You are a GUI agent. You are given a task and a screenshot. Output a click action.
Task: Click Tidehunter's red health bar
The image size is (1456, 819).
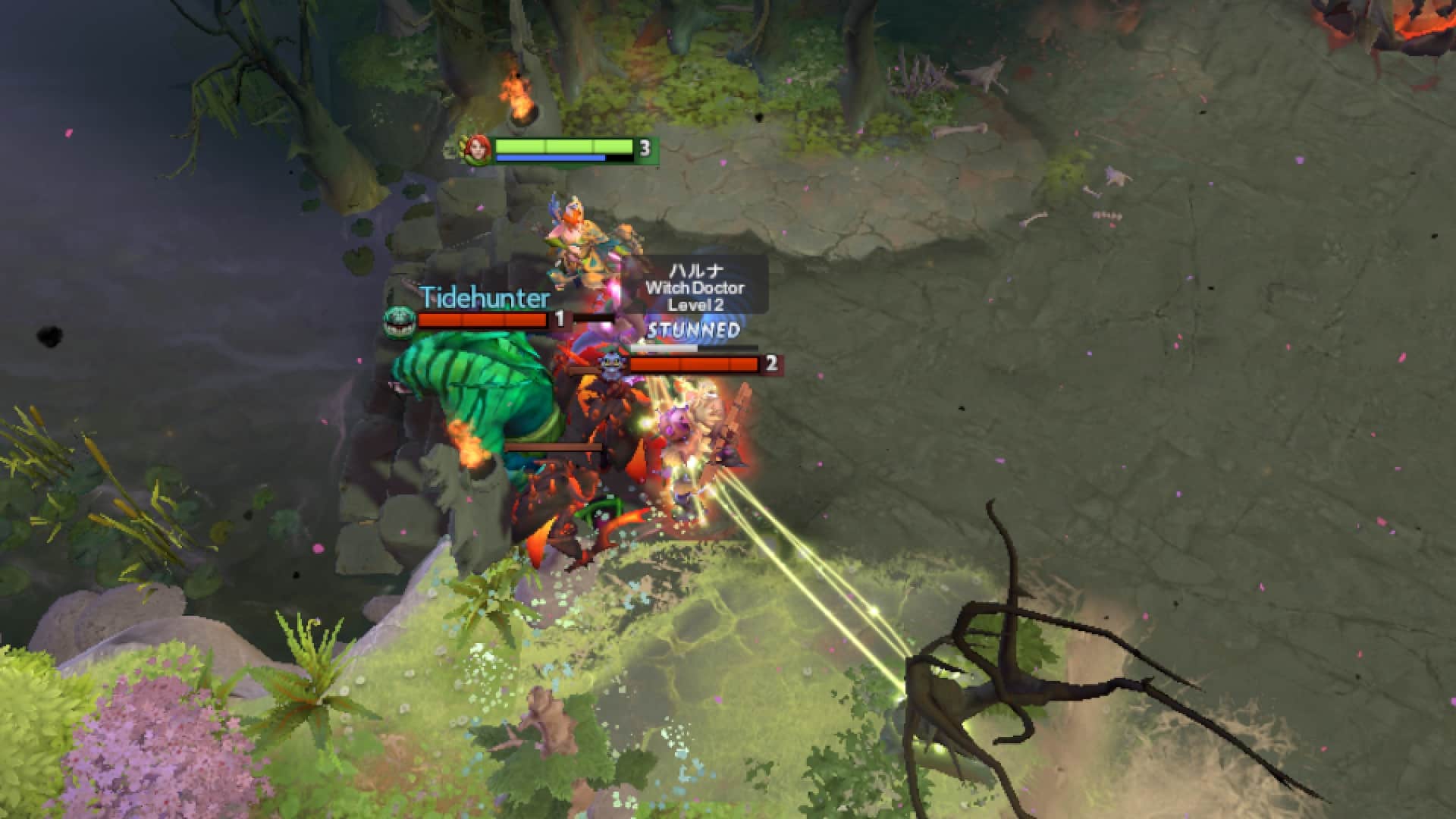tap(483, 320)
